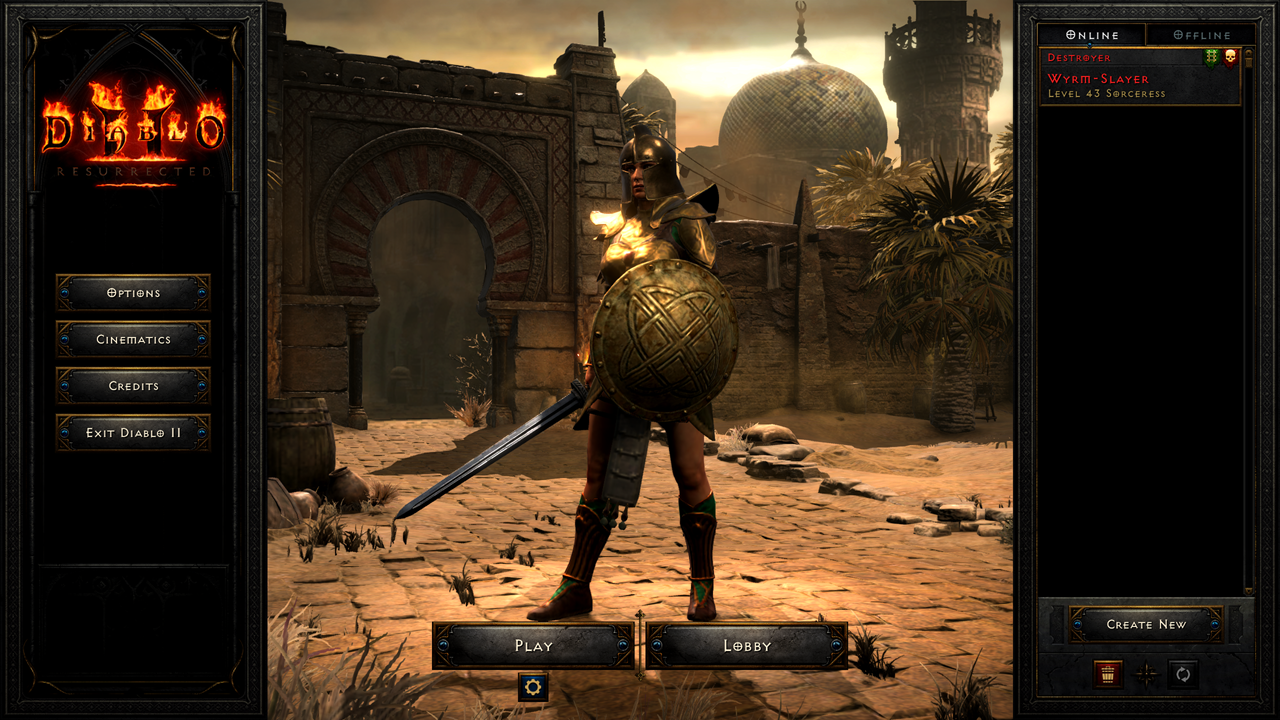
Task: Click the green ladder icon on Wyrm-Slayer
Action: [x=1211, y=56]
